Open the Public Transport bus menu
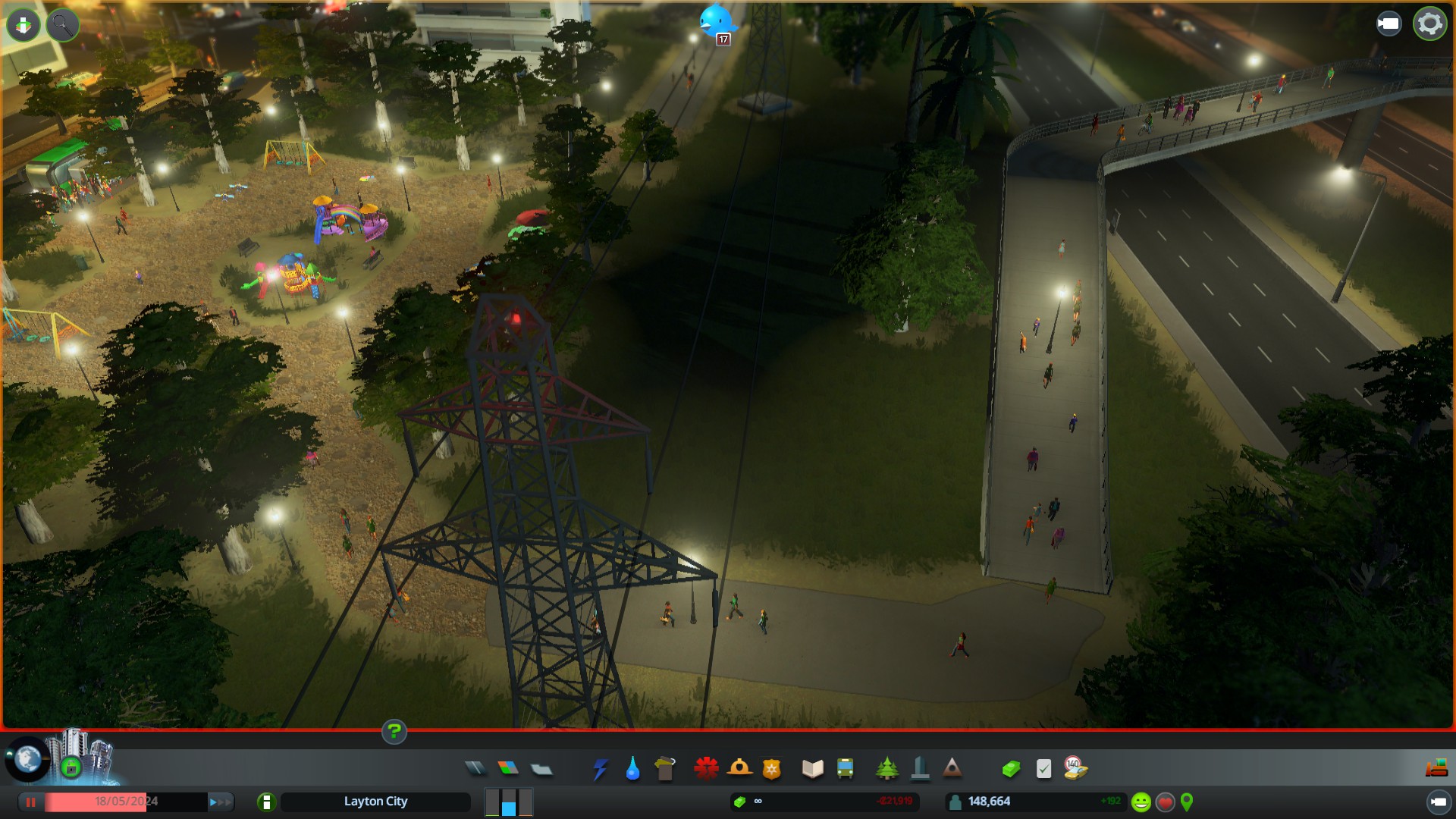 point(845,769)
